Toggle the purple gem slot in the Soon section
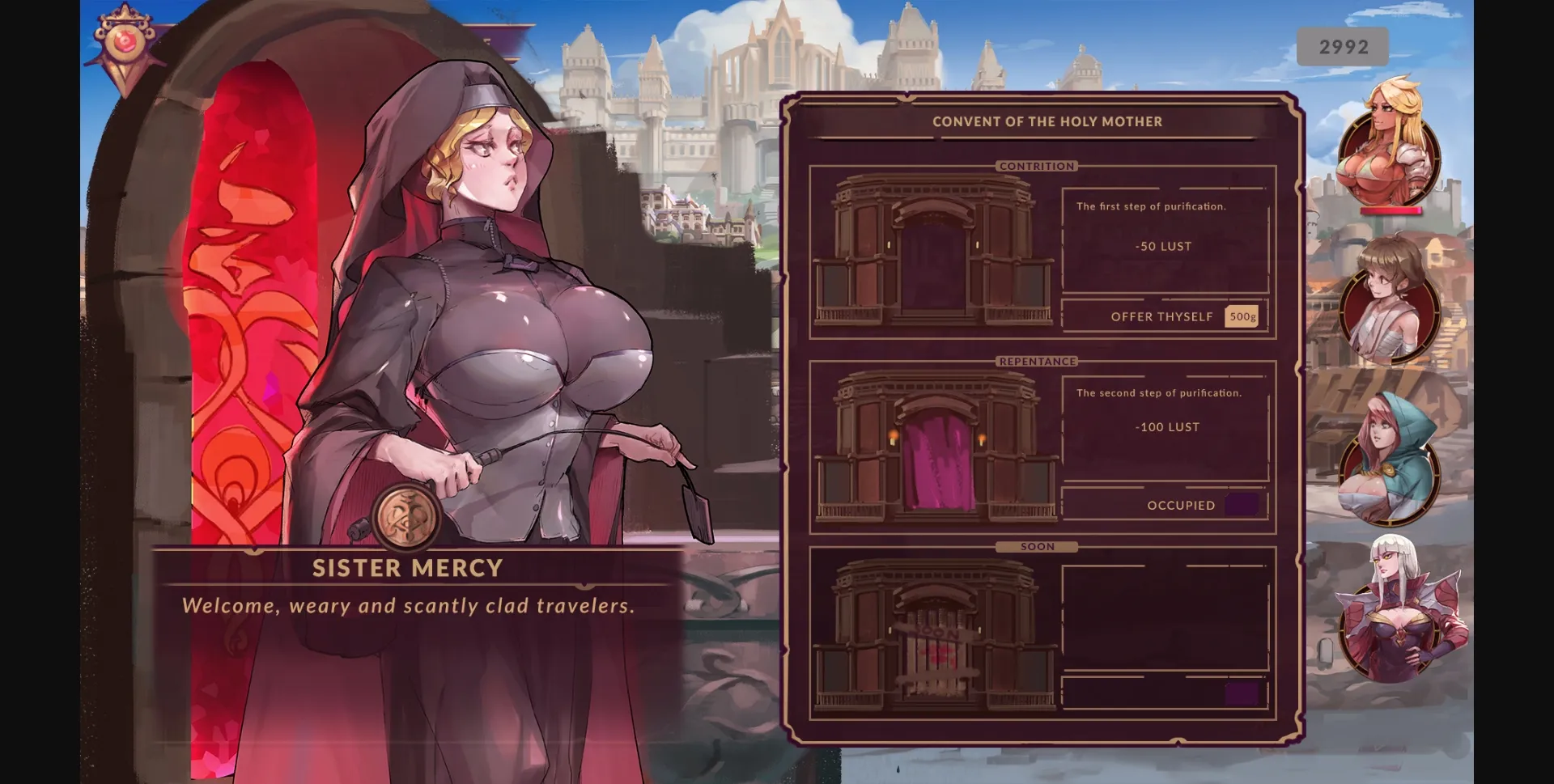 (1244, 692)
